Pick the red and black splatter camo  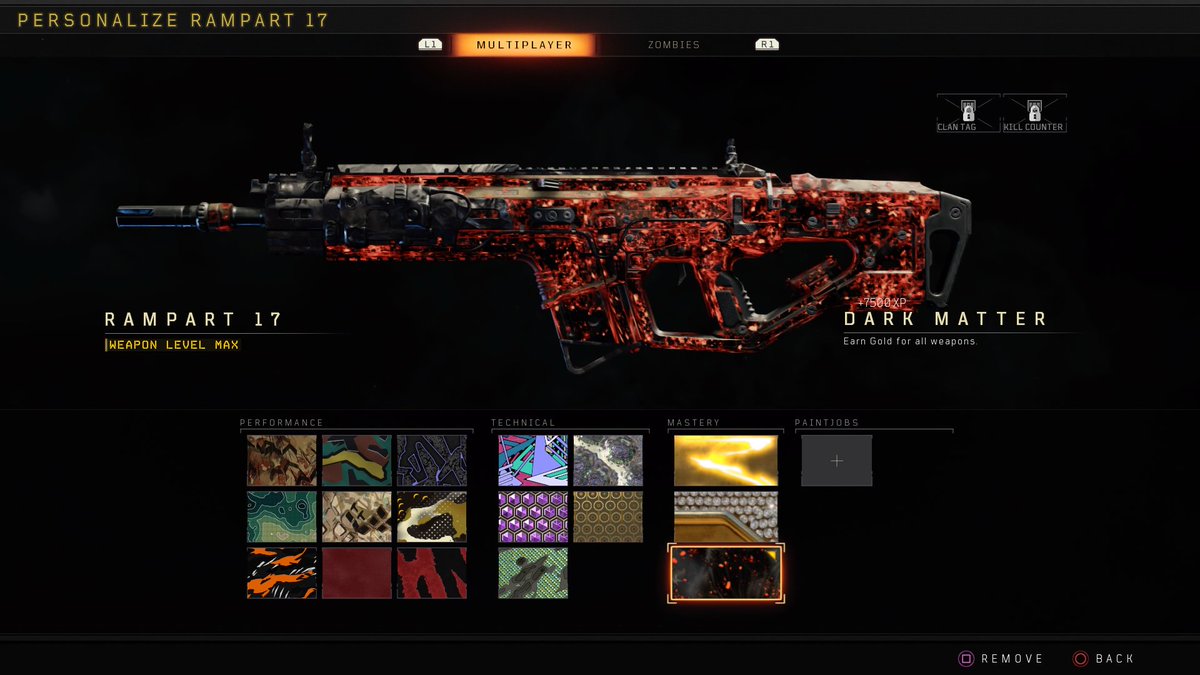tap(432, 573)
